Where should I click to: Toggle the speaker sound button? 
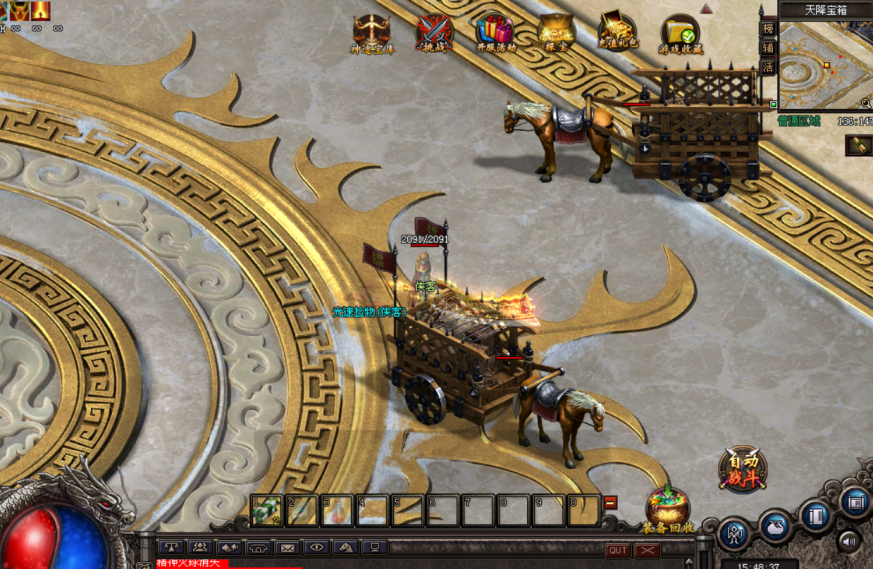click(x=850, y=541)
